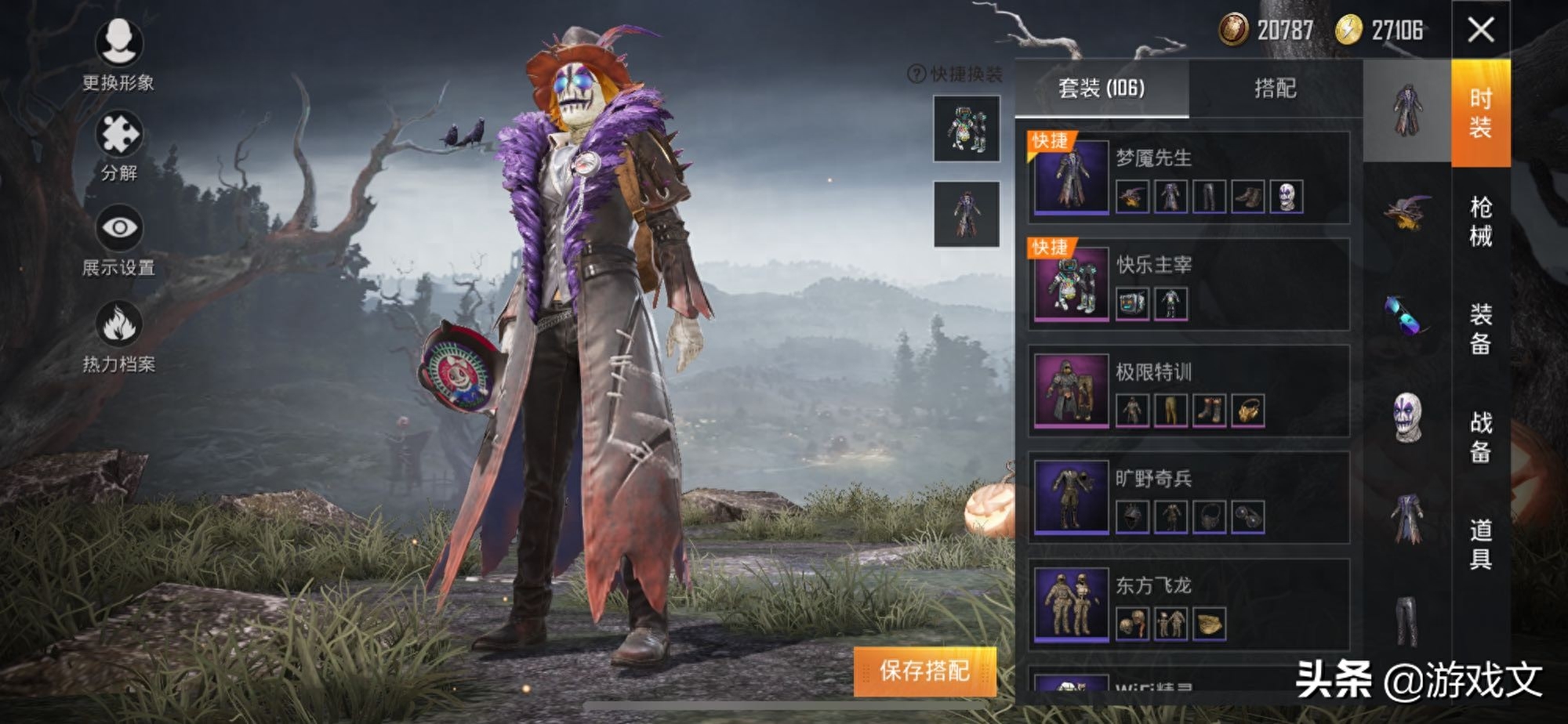The height and width of the screenshot is (724, 1568).
Task: Open the 战备 category
Action: click(x=1480, y=436)
